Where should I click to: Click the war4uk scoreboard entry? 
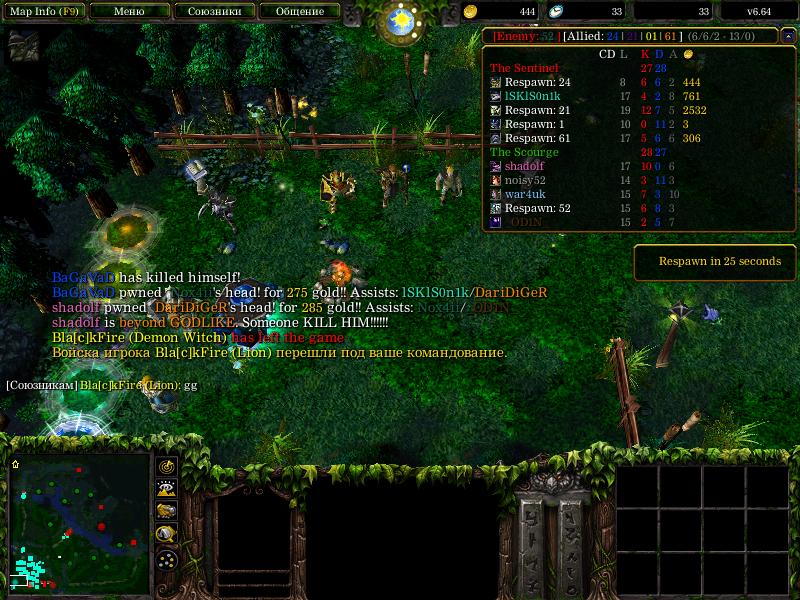click(x=524, y=194)
